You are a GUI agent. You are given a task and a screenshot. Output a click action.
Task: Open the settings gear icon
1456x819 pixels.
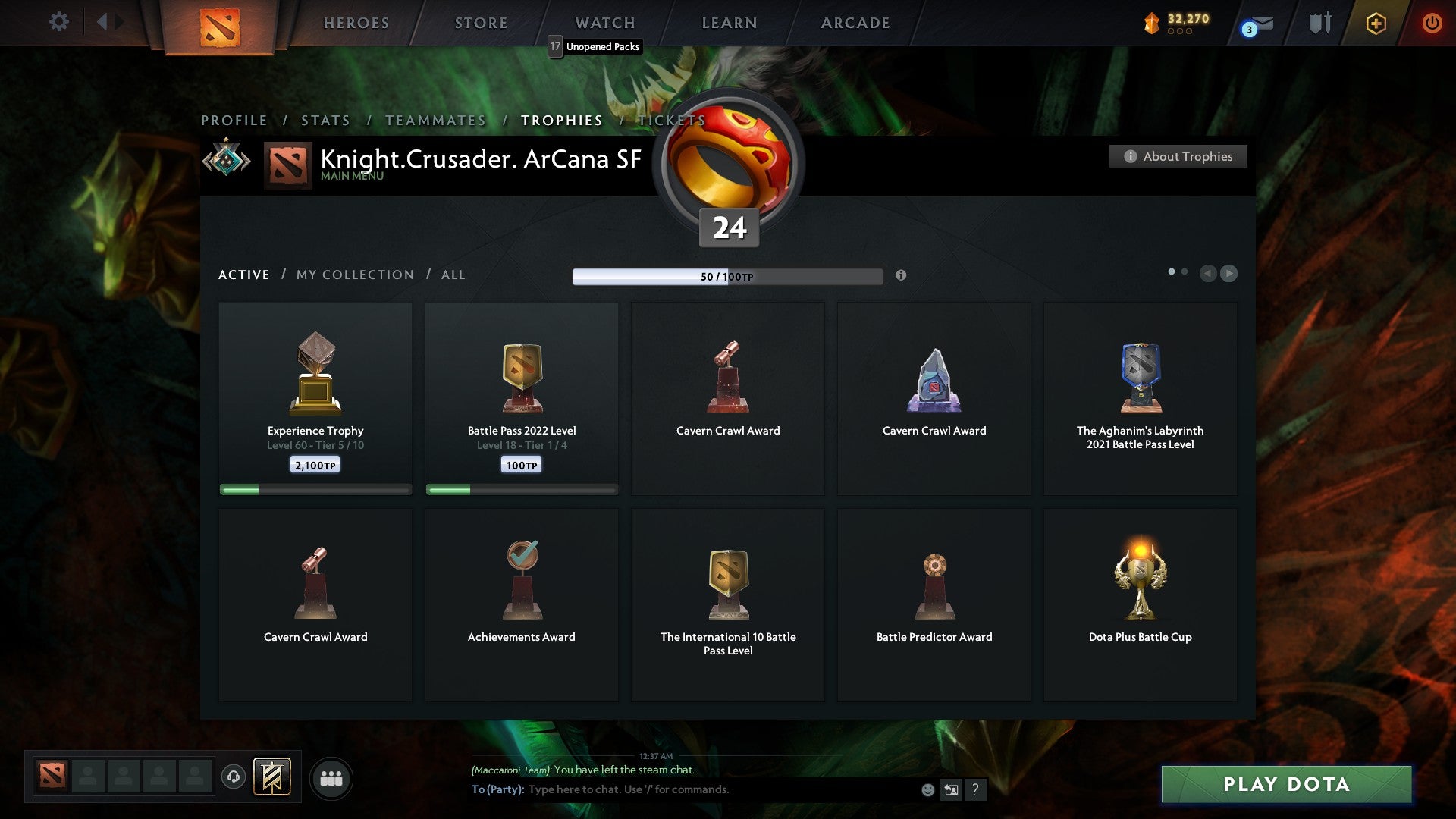(59, 22)
